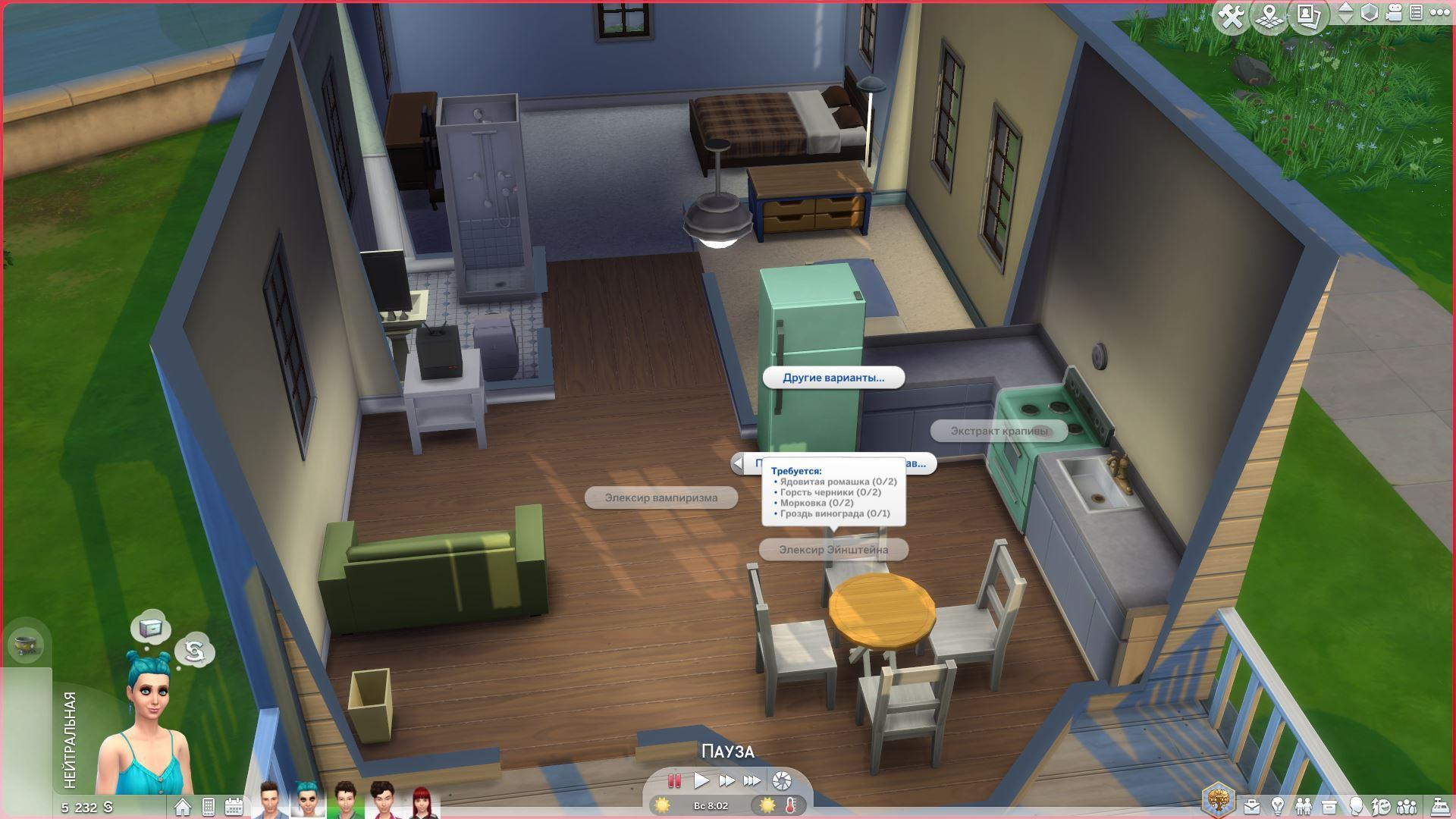The height and width of the screenshot is (819, 1456).
Task: Click the pie menu back arrow
Action: pyautogui.click(x=739, y=463)
